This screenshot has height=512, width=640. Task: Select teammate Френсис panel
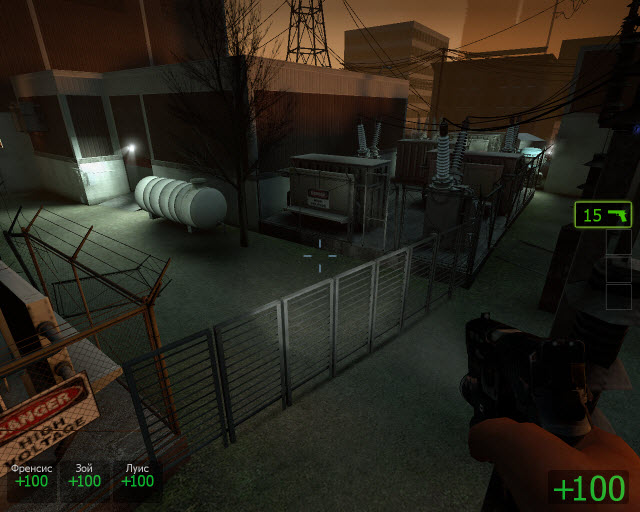pos(31,476)
